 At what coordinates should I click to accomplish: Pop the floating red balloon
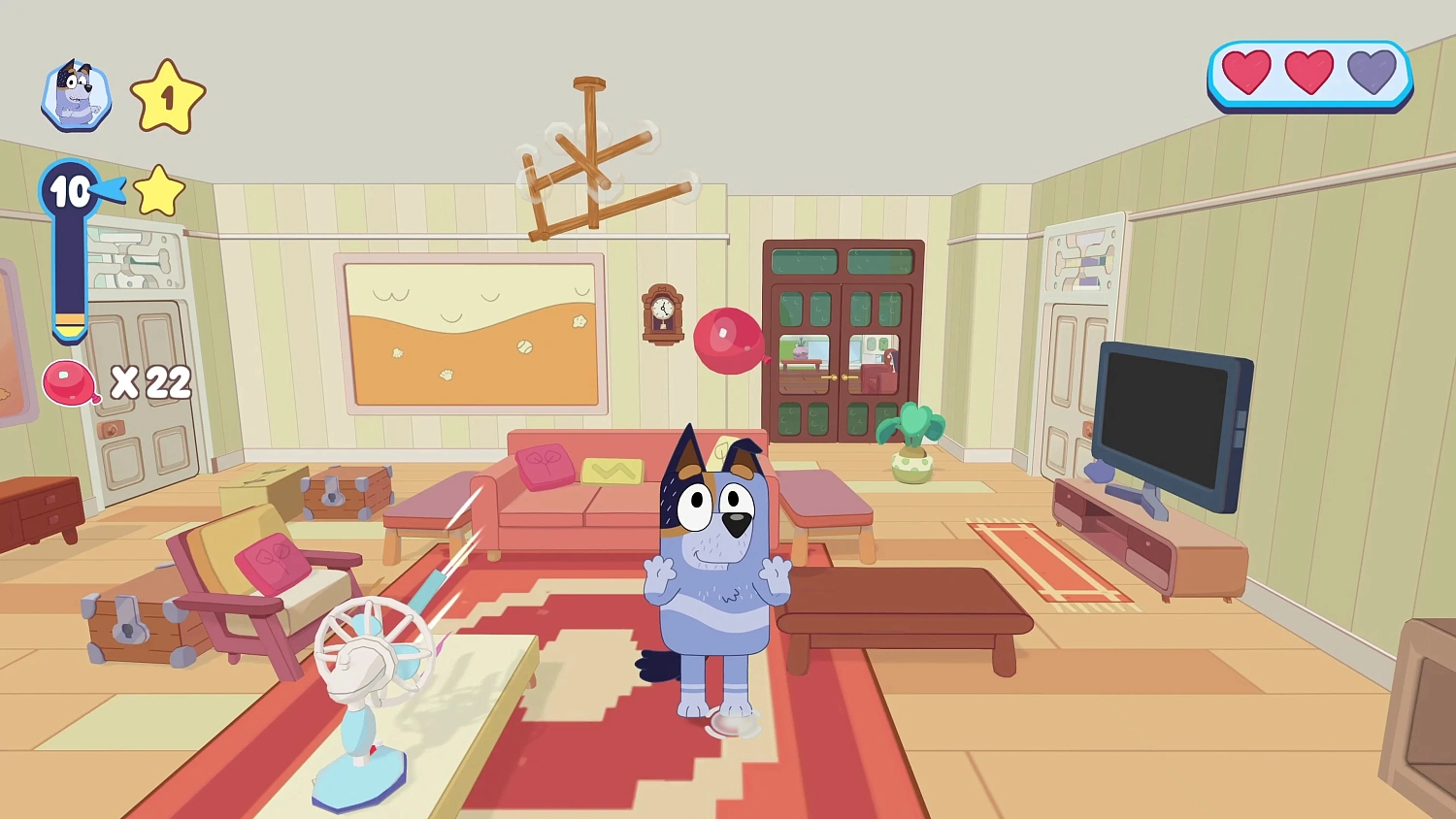pyautogui.click(x=730, y=340)
